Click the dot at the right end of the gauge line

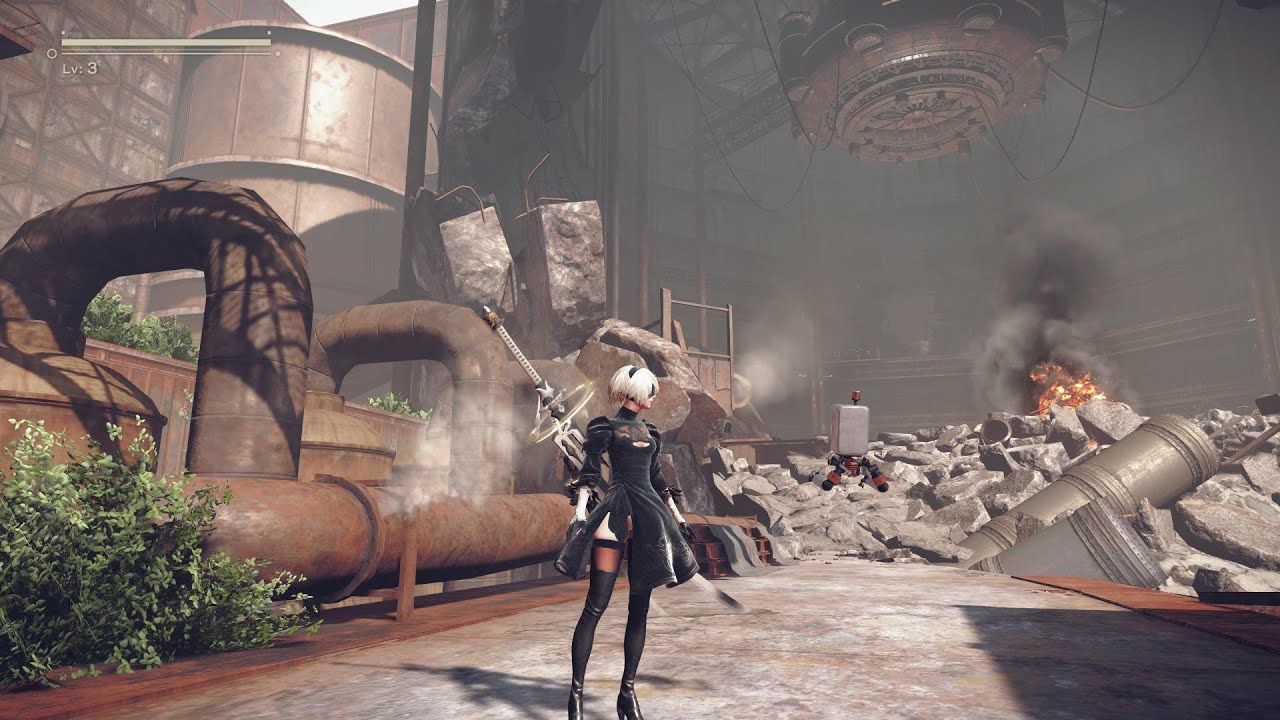(x=278, y=53)
